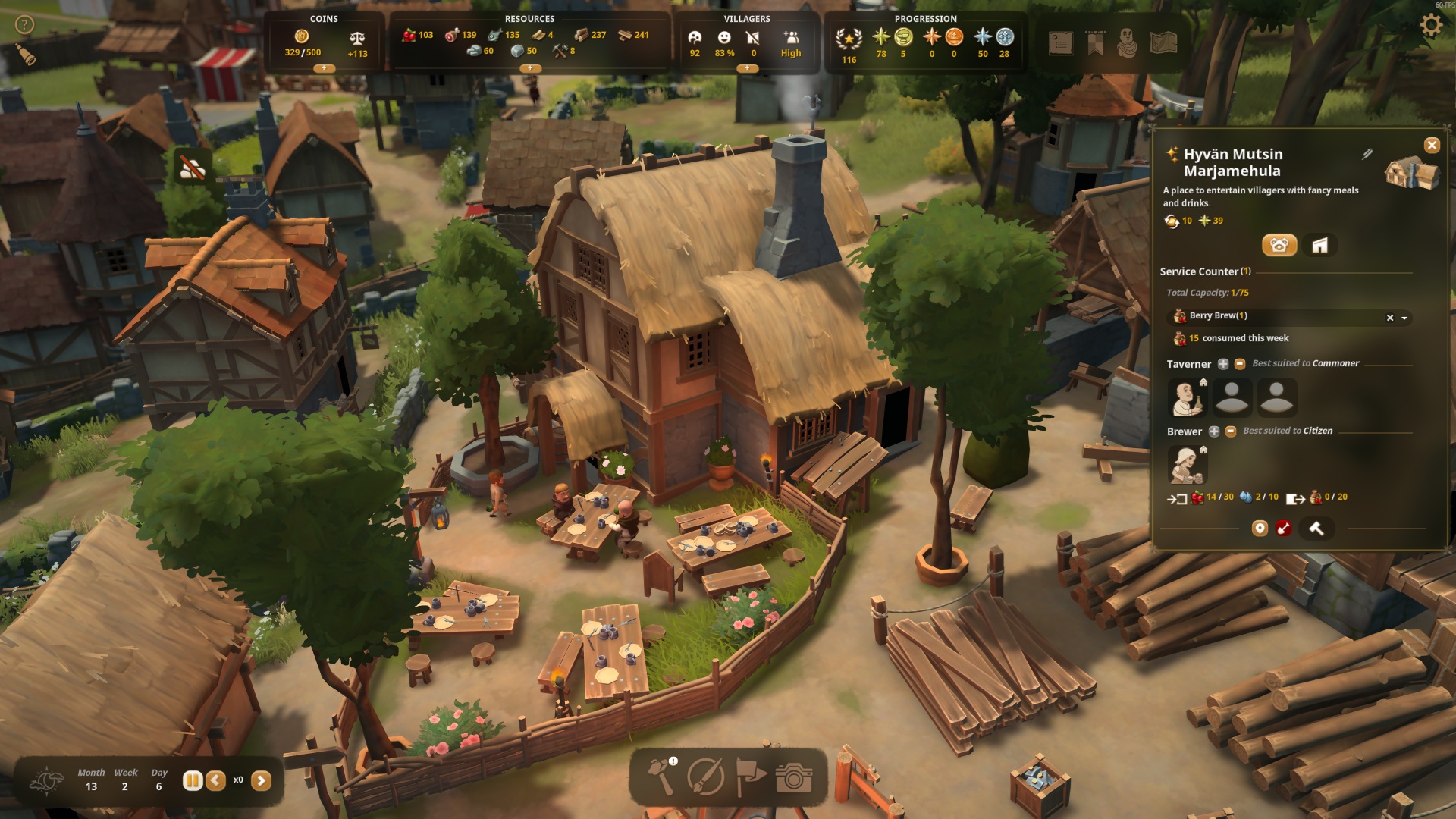Open the task list scroll icon
The image size is (1456, 819).
(x=1061, y=43)
